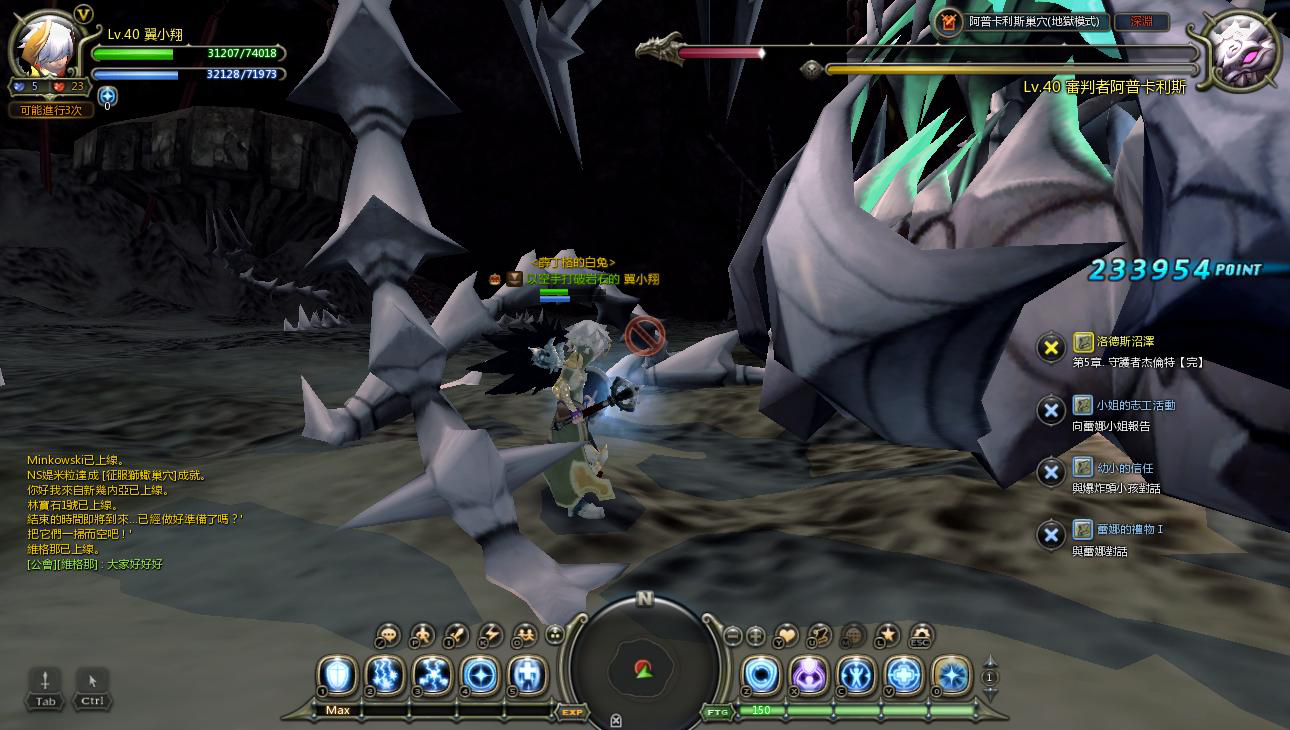Open the character info running-figure button
The image size is (1290, 730).
point(422,634)
